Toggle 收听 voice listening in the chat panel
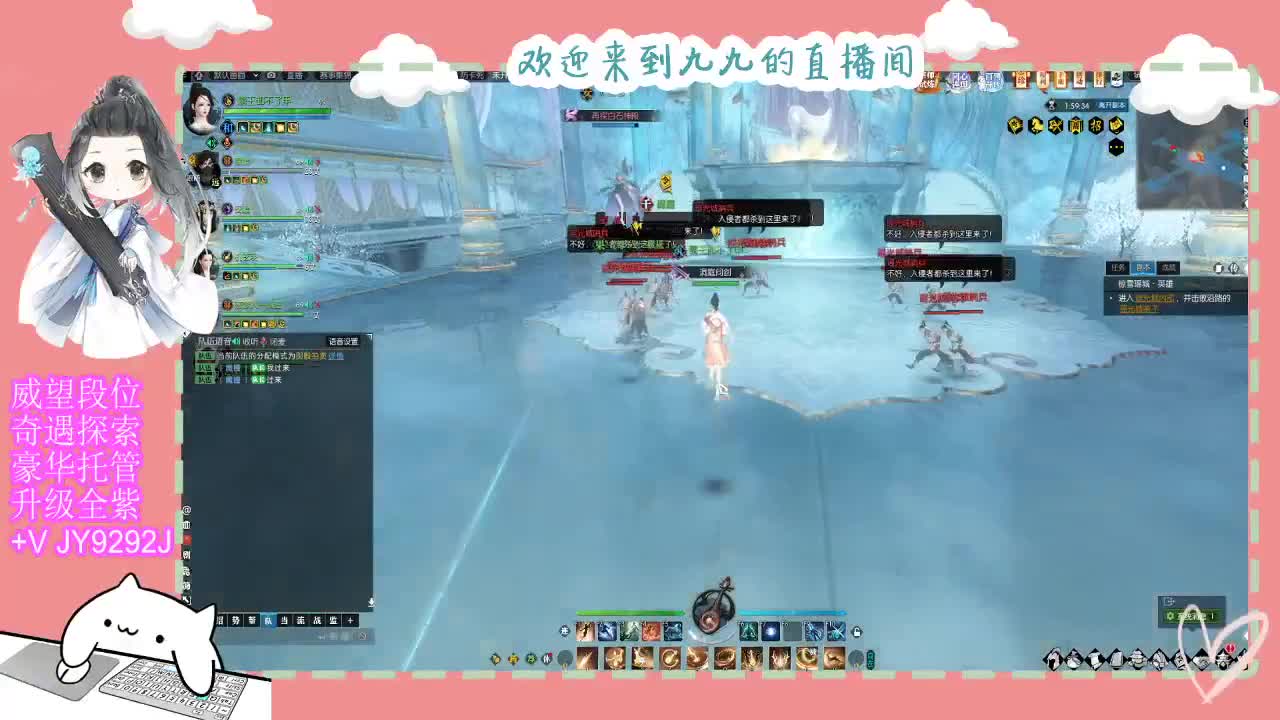Screen dimensions: 1280x720 [x=252, y=340]
